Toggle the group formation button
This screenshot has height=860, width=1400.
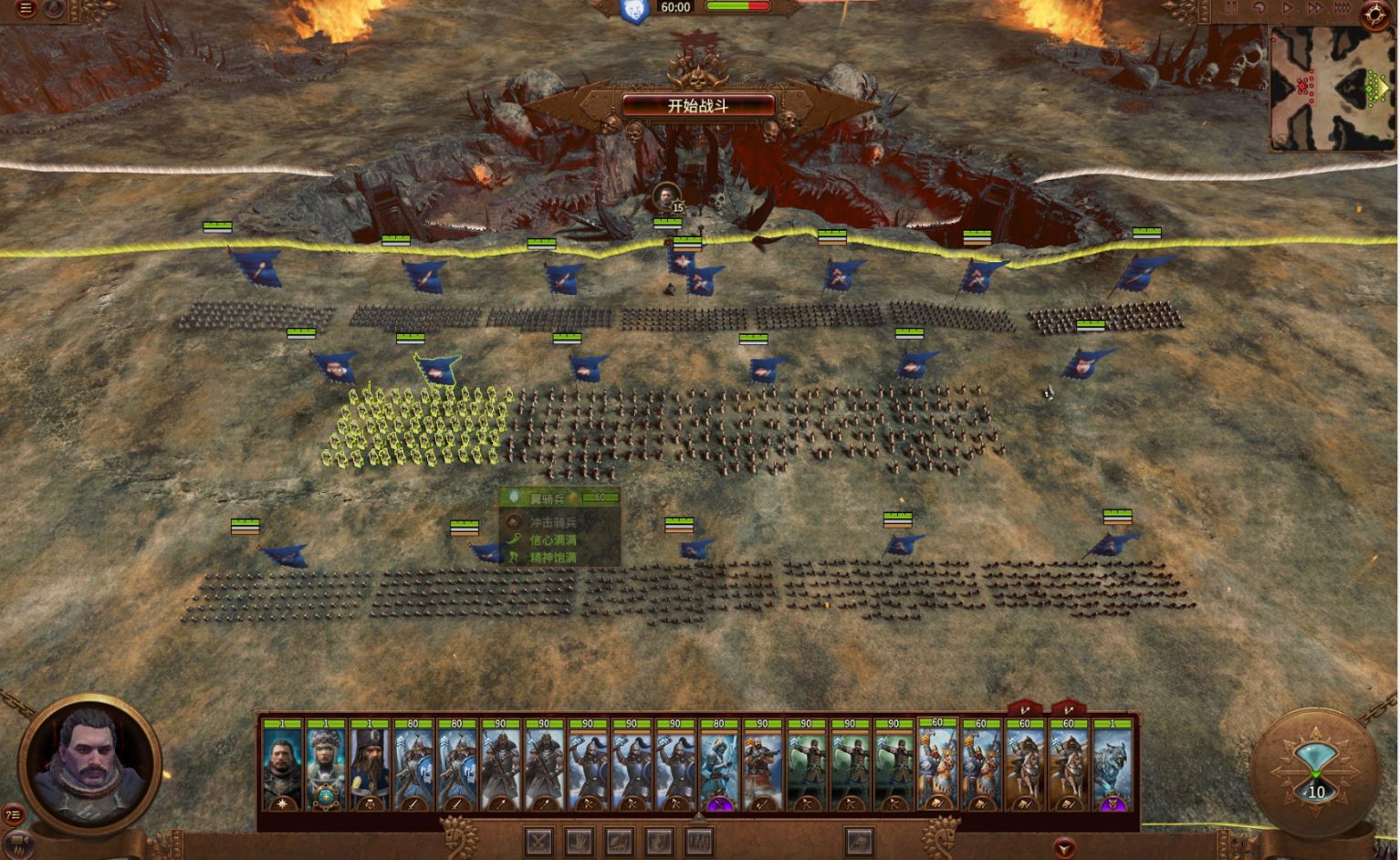click(x=700, y=840)
